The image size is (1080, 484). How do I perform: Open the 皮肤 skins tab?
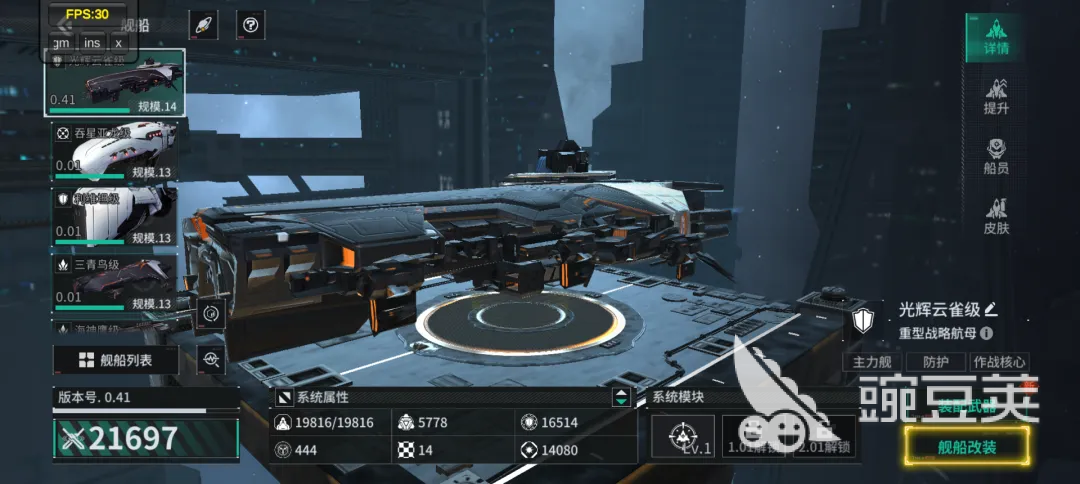[995, 216]
